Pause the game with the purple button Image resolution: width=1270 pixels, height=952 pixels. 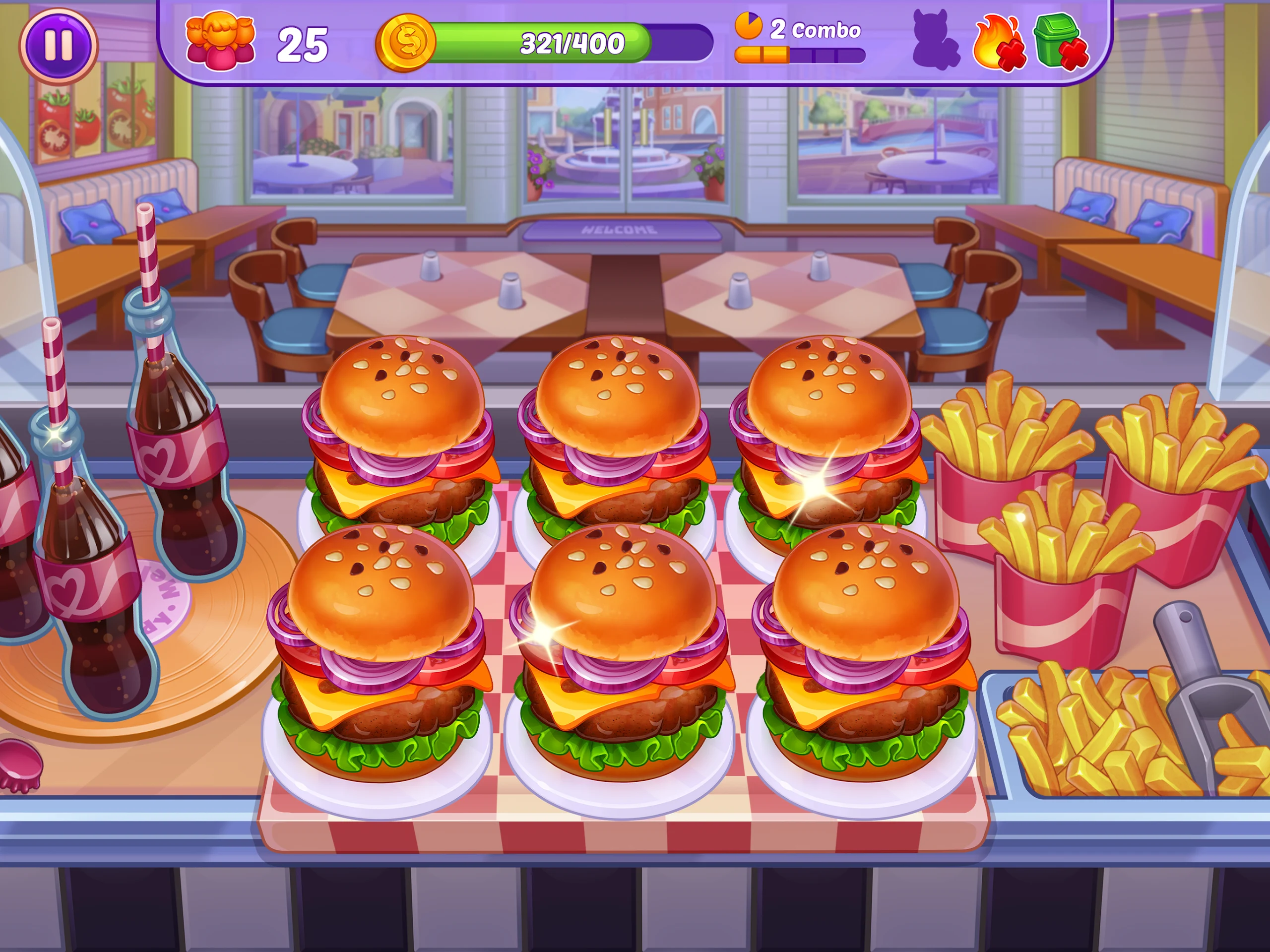58,44
